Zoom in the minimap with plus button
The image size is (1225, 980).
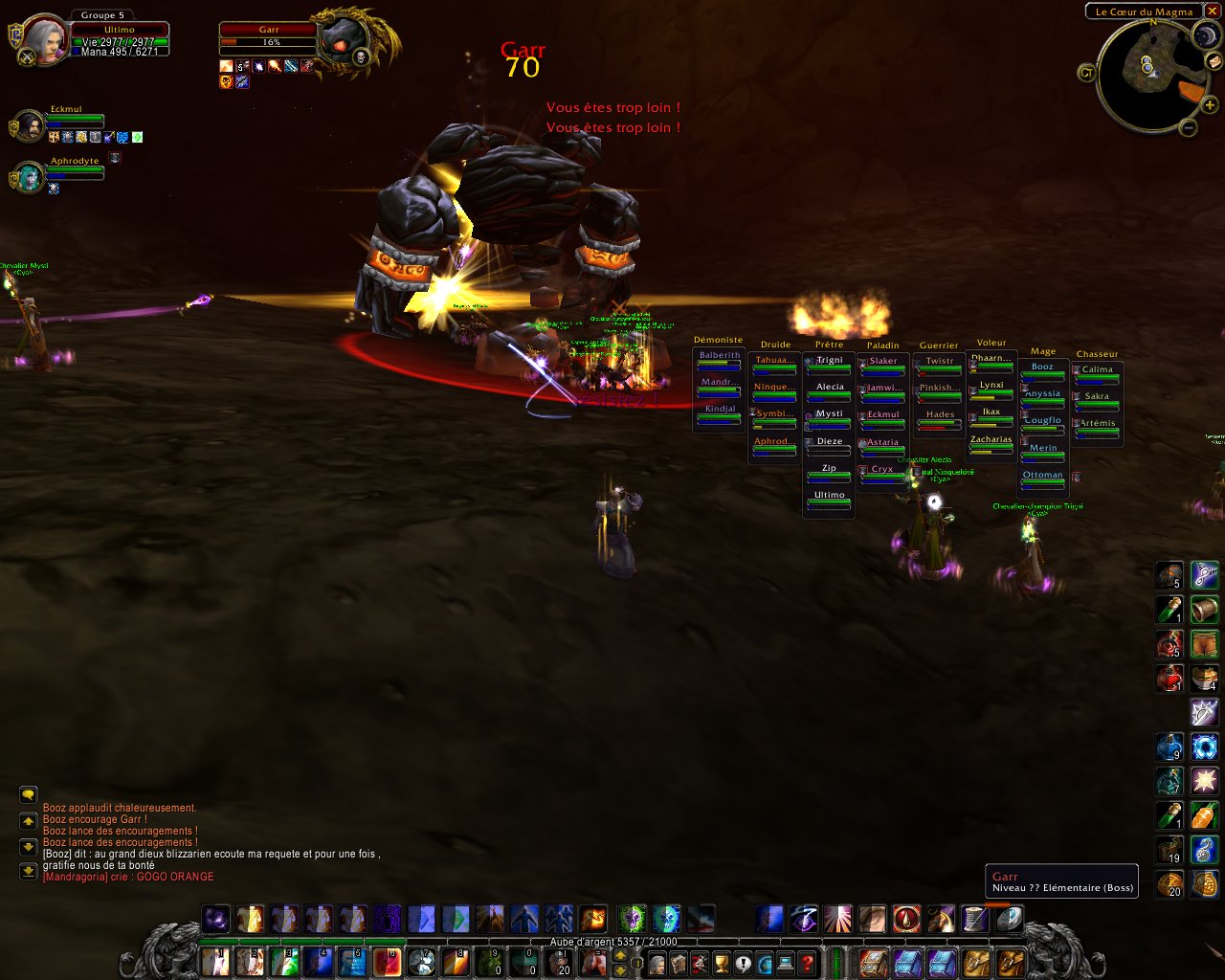[x=1210, y=105]
